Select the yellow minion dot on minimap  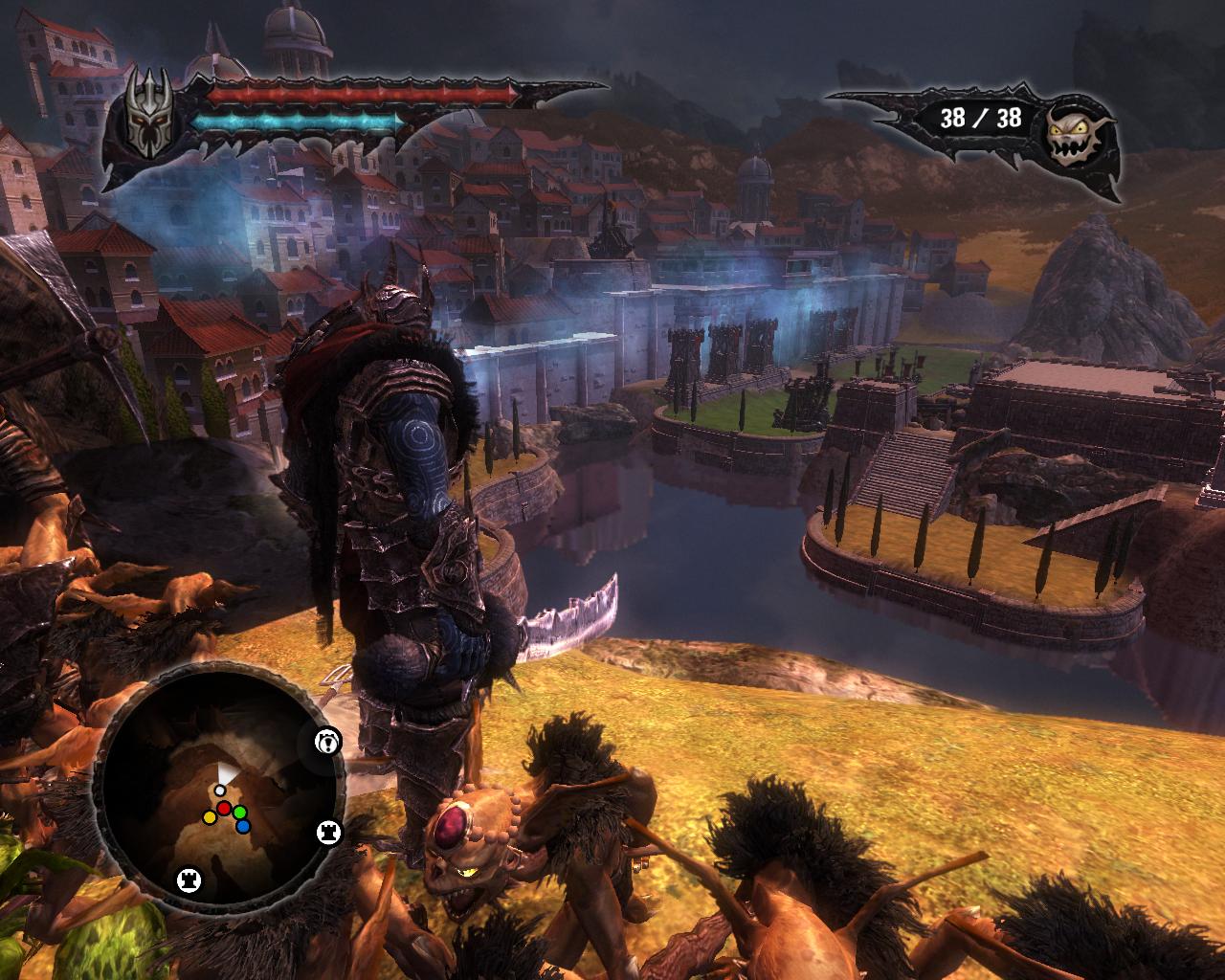209,818
